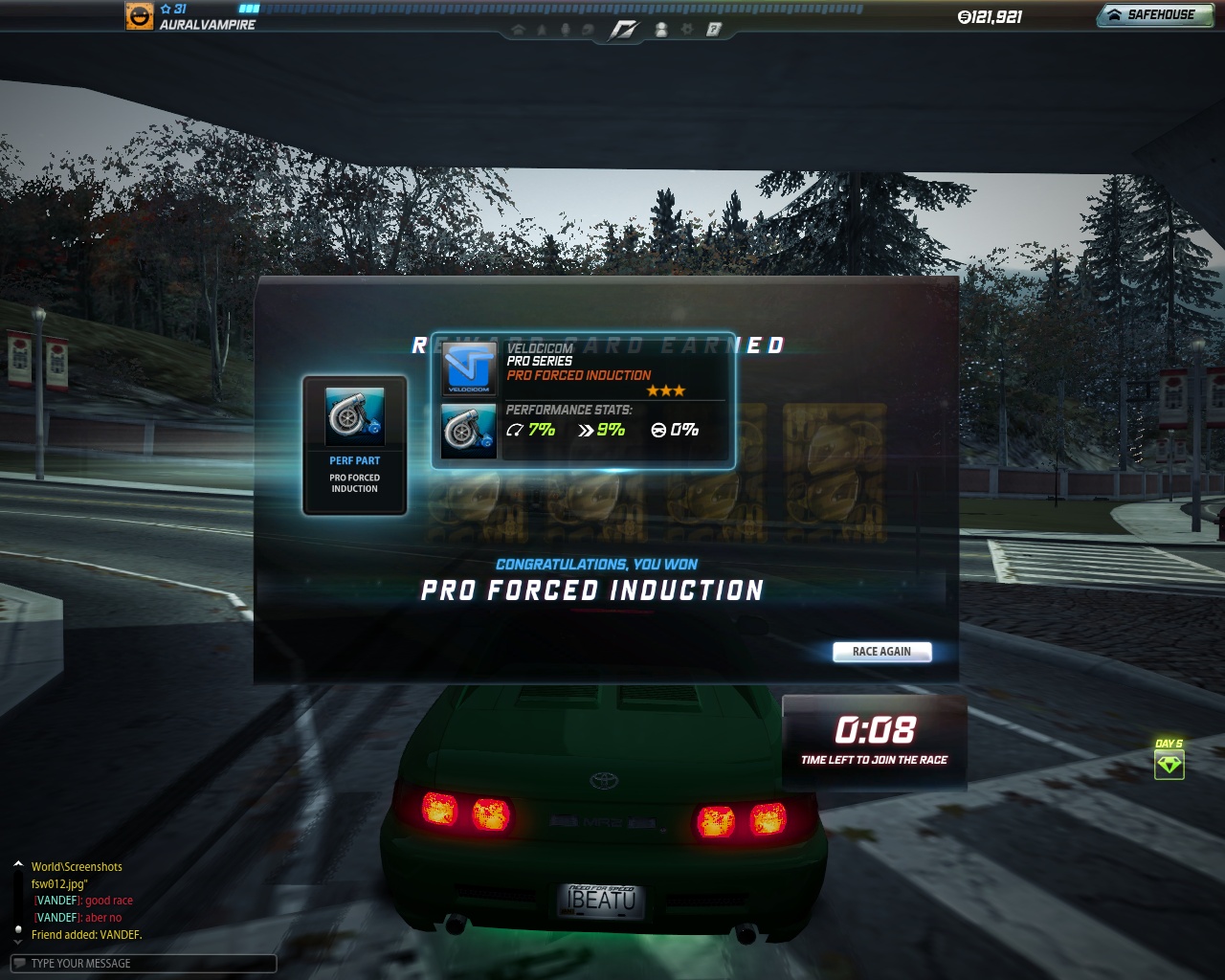Click the Need for Speed logo button
The image size is (1225, 980).
click(x=624, y=30)
